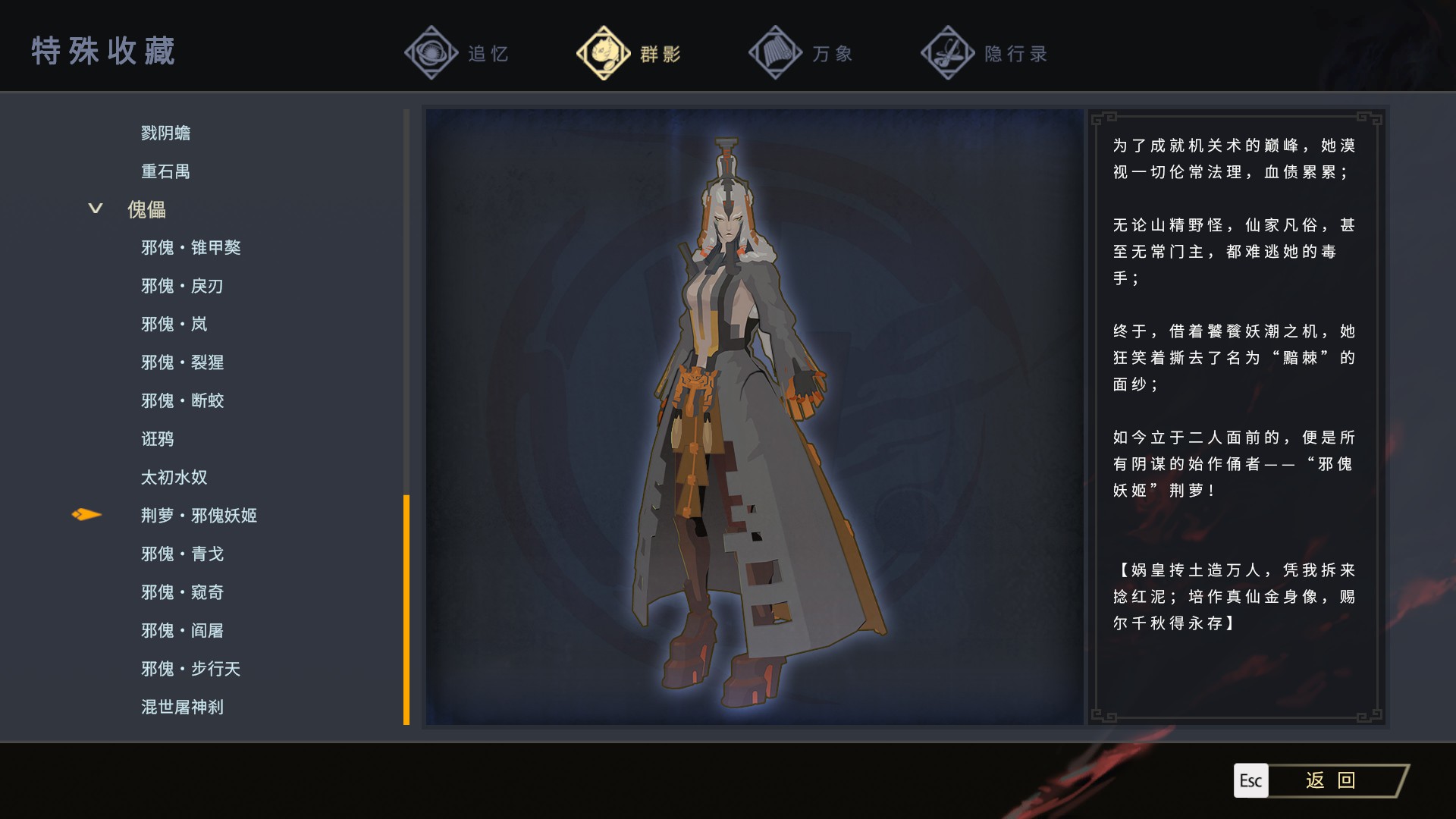Open the 群影 tab

pos(629,53)
